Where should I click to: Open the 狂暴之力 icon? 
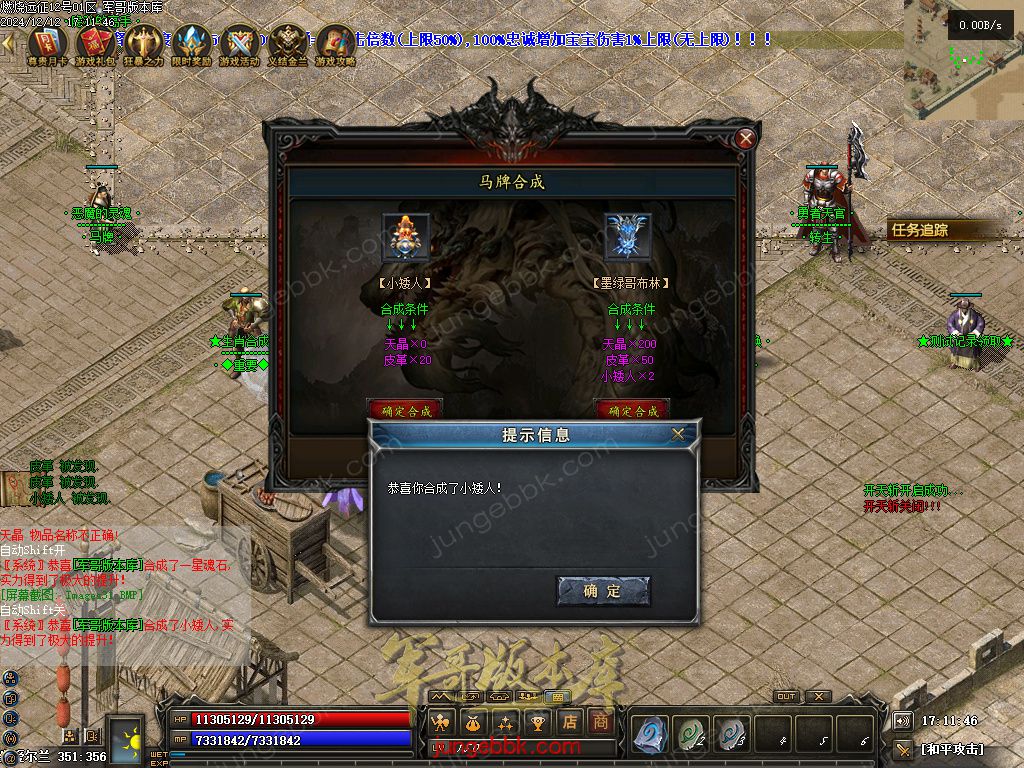tap(143, 44)
